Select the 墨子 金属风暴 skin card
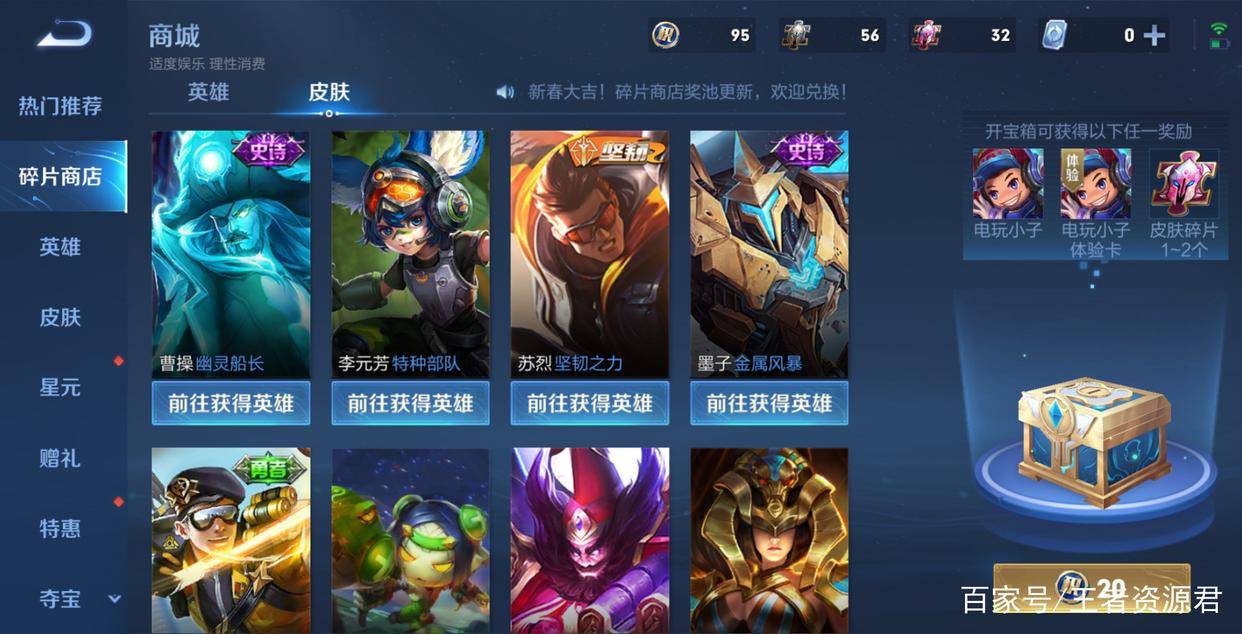This screenshot has height=634, width=1242. click(769, 254)
